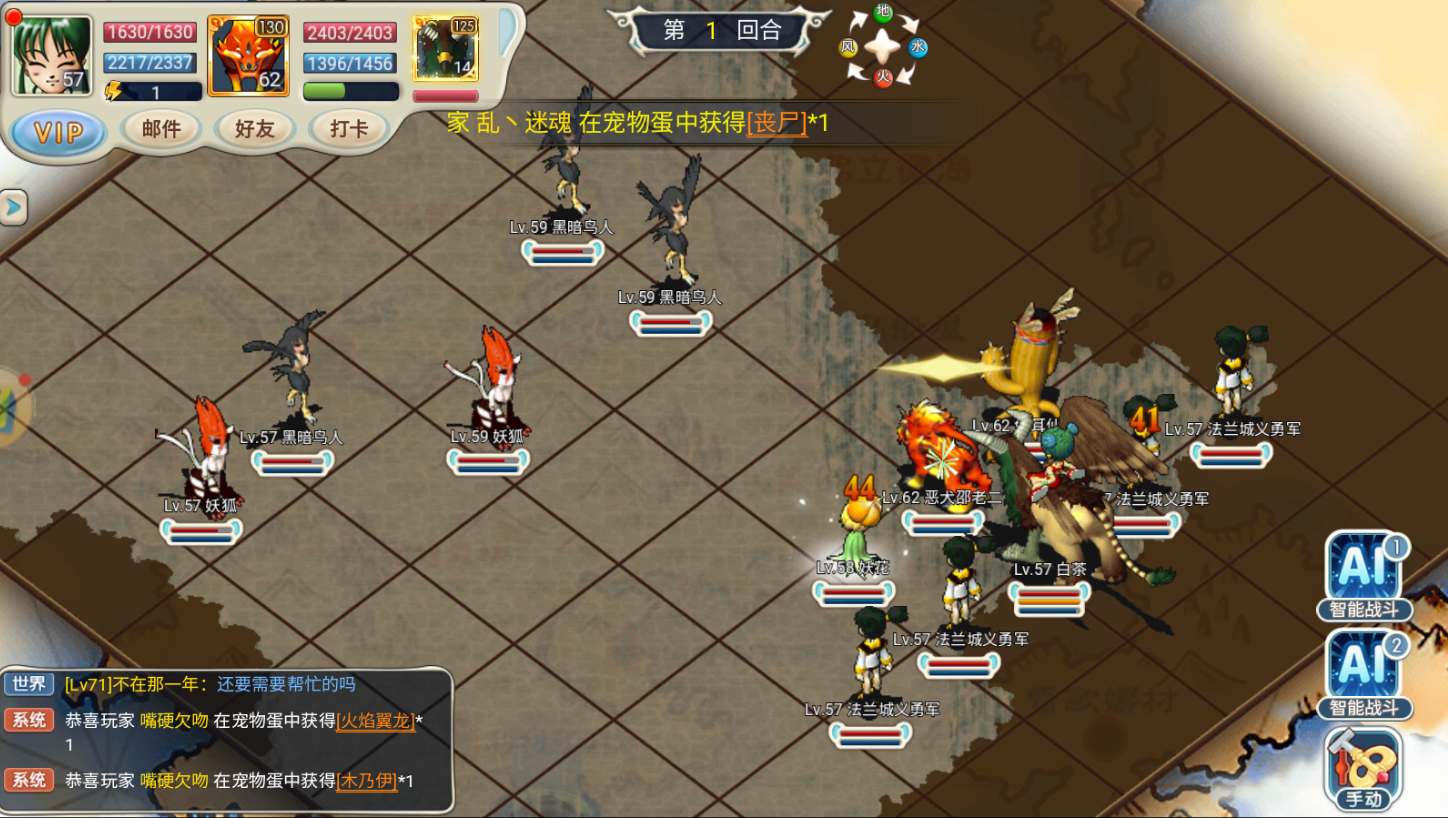
Task: Select the fiery pet portrait
Action: 248,56
